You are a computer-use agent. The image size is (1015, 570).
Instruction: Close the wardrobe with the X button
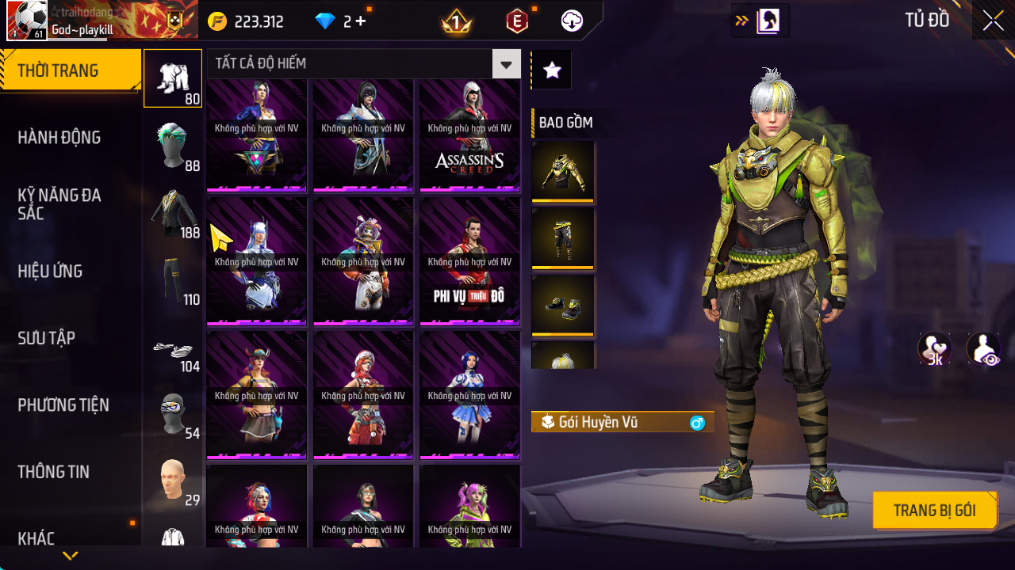tap(992, 21)
